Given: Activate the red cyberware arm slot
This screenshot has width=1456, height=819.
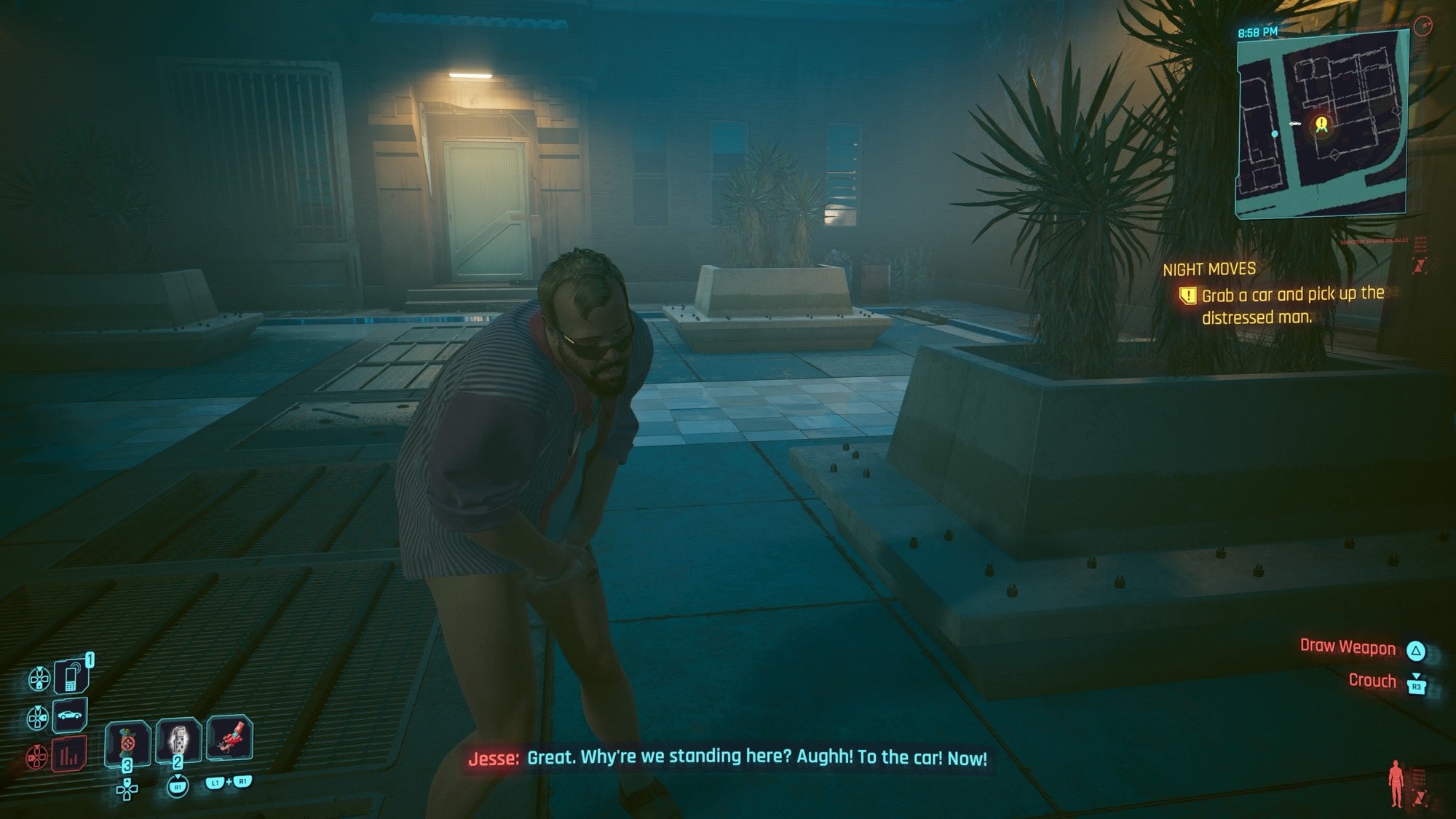Looking at the screenshot, I should coord(229,738).
